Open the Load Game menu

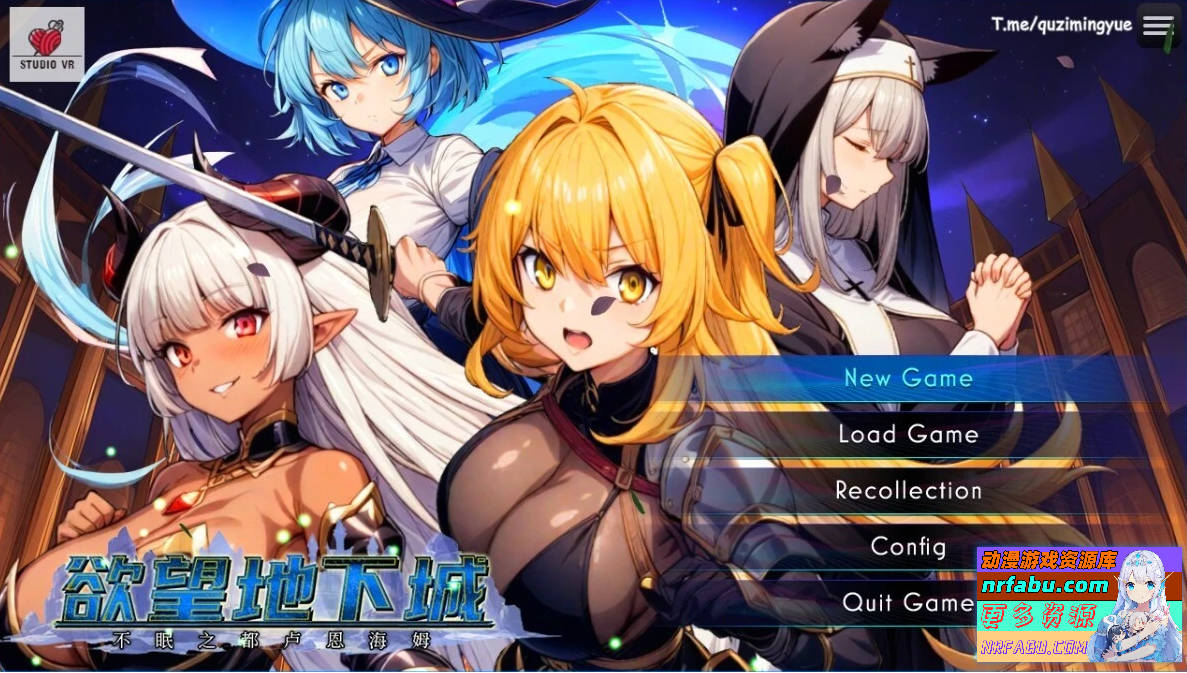tap(908, 434)
